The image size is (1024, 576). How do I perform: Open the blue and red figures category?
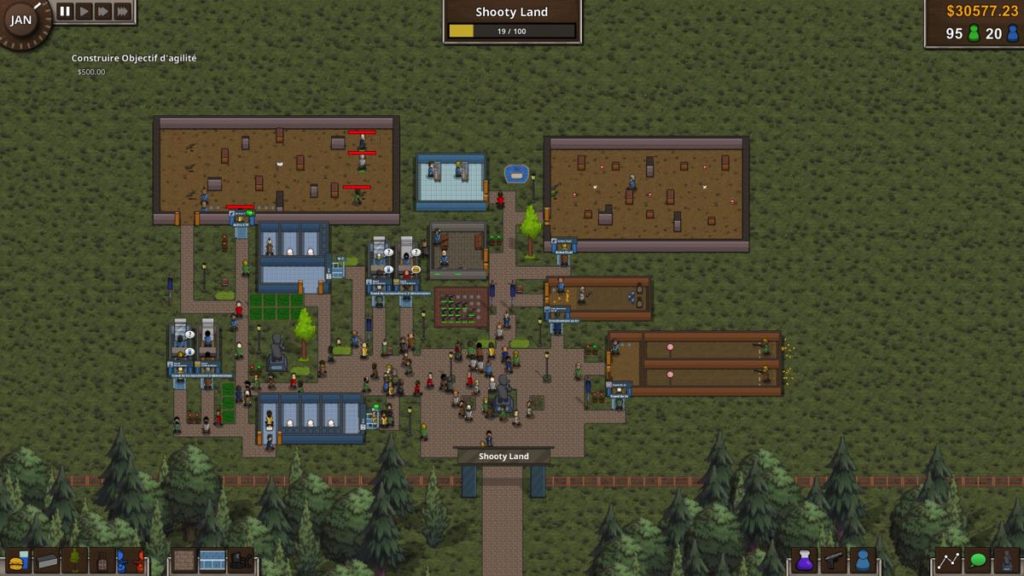(x=131, y=561)
